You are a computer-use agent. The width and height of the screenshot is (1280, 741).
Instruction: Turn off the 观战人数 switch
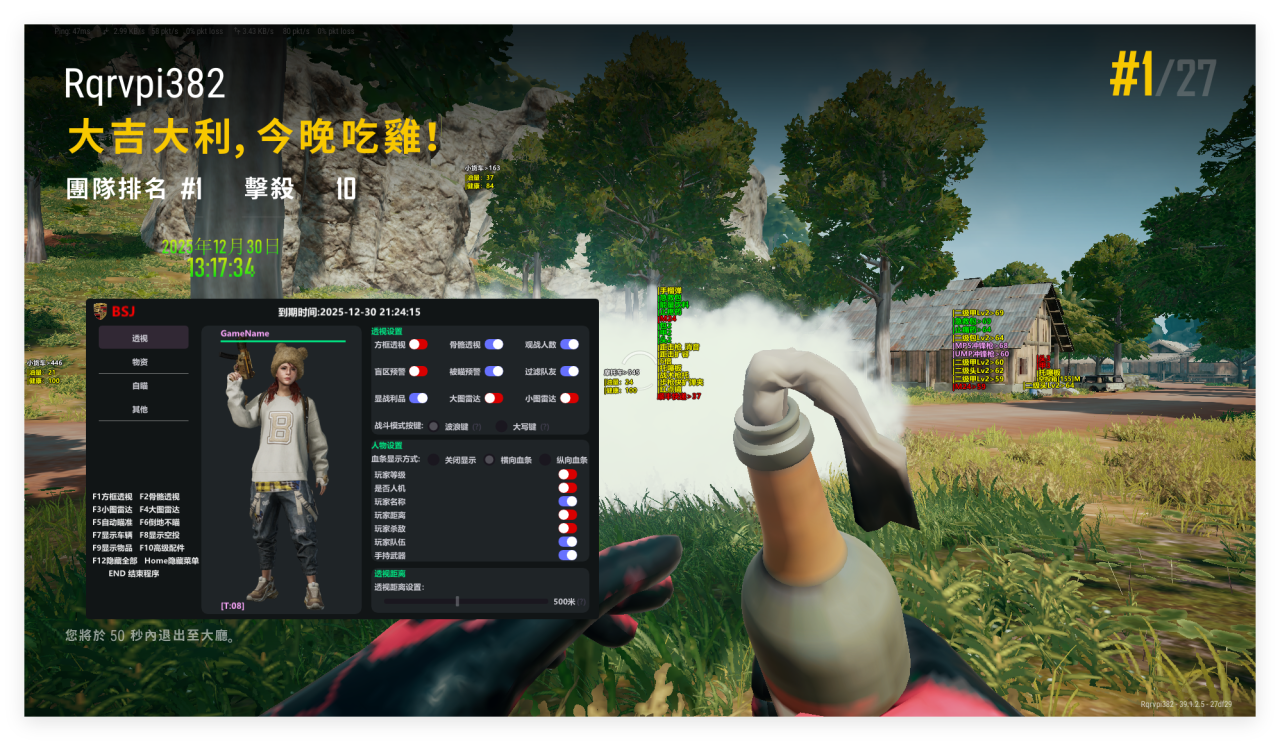pyautogui.click(x=569, y=344)
